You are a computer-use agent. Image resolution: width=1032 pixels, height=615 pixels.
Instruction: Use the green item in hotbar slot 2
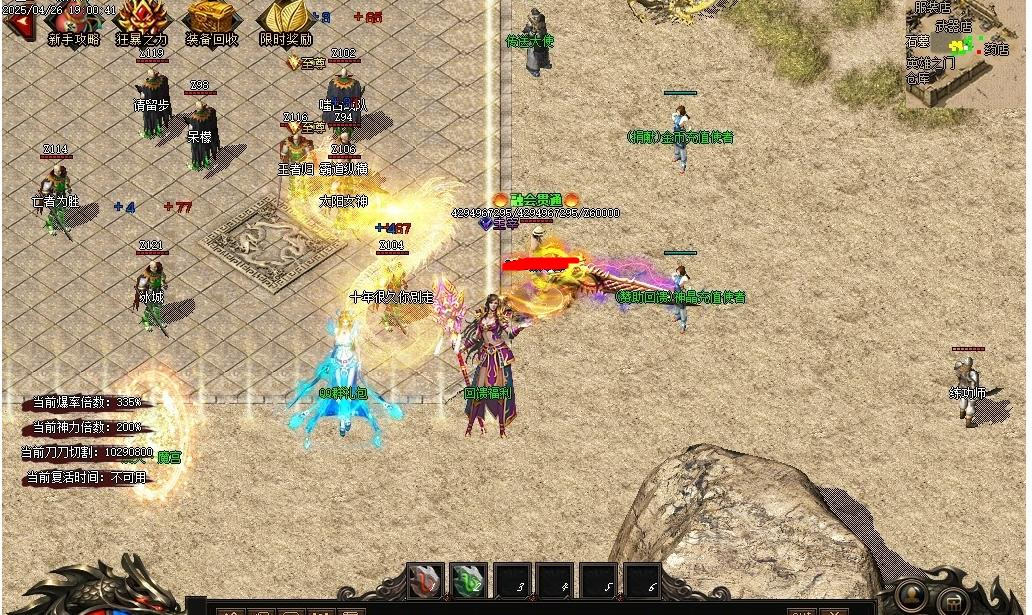(468, 581)
